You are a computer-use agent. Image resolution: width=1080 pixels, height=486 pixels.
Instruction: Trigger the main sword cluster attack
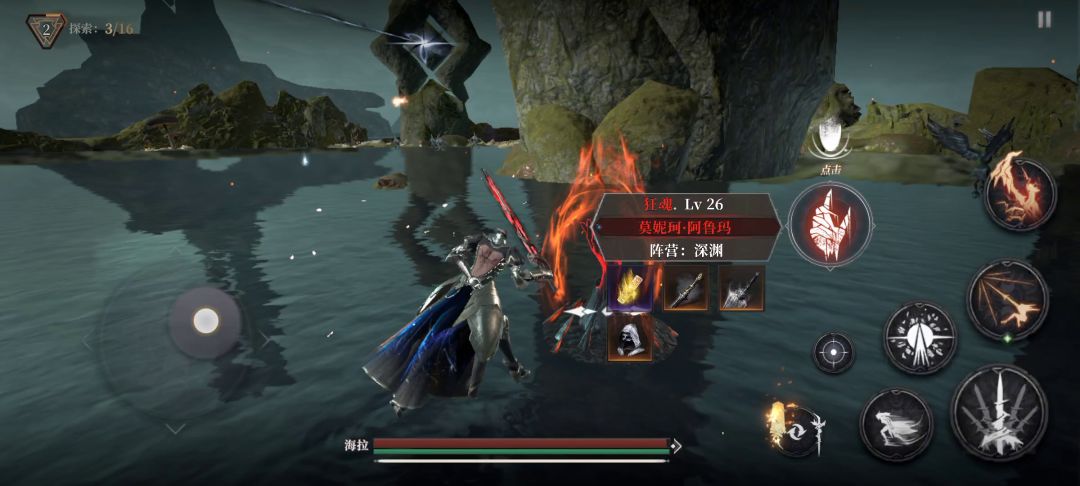click(999, 412)
